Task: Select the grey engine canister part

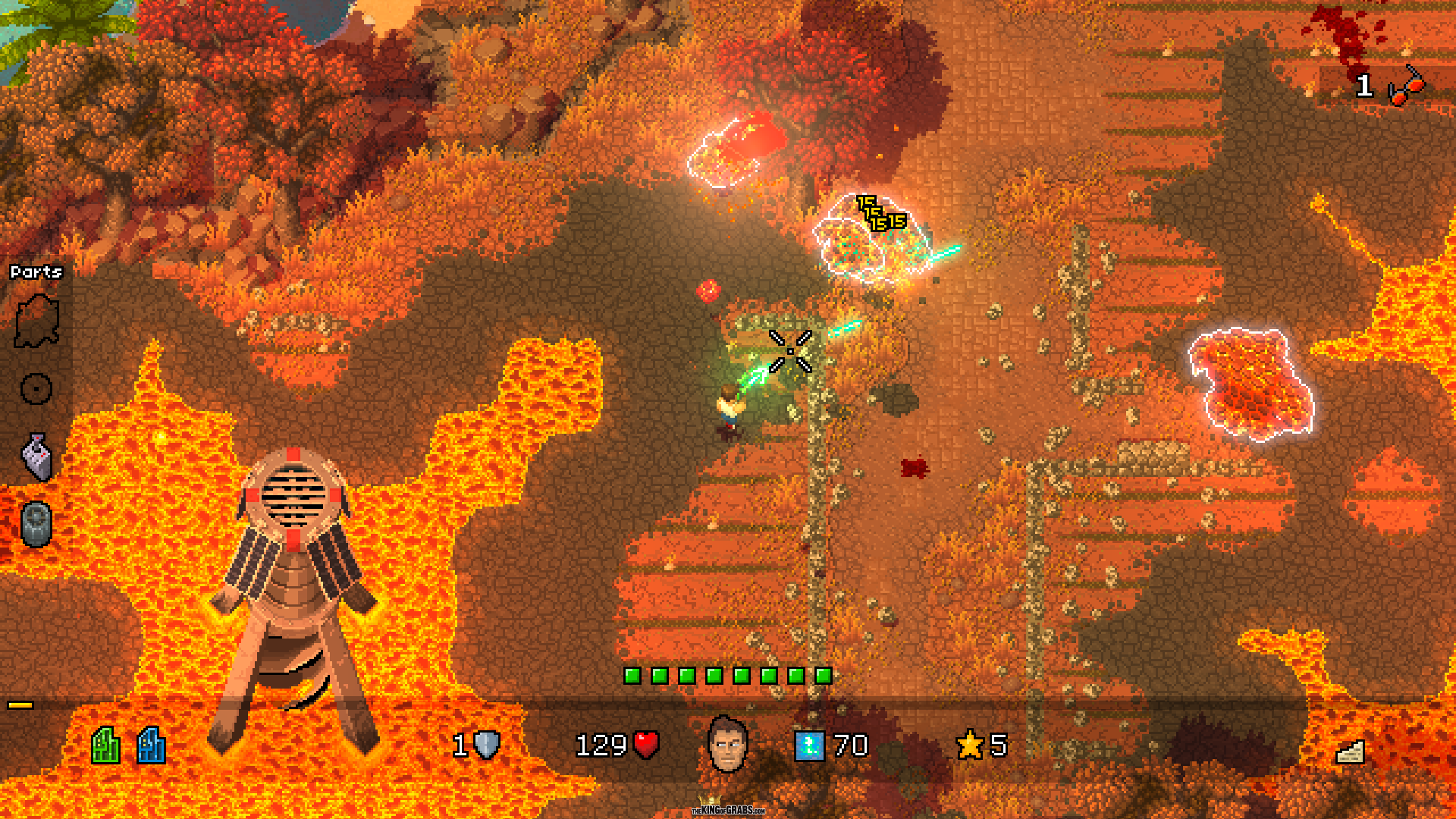Action: (36, 524)
